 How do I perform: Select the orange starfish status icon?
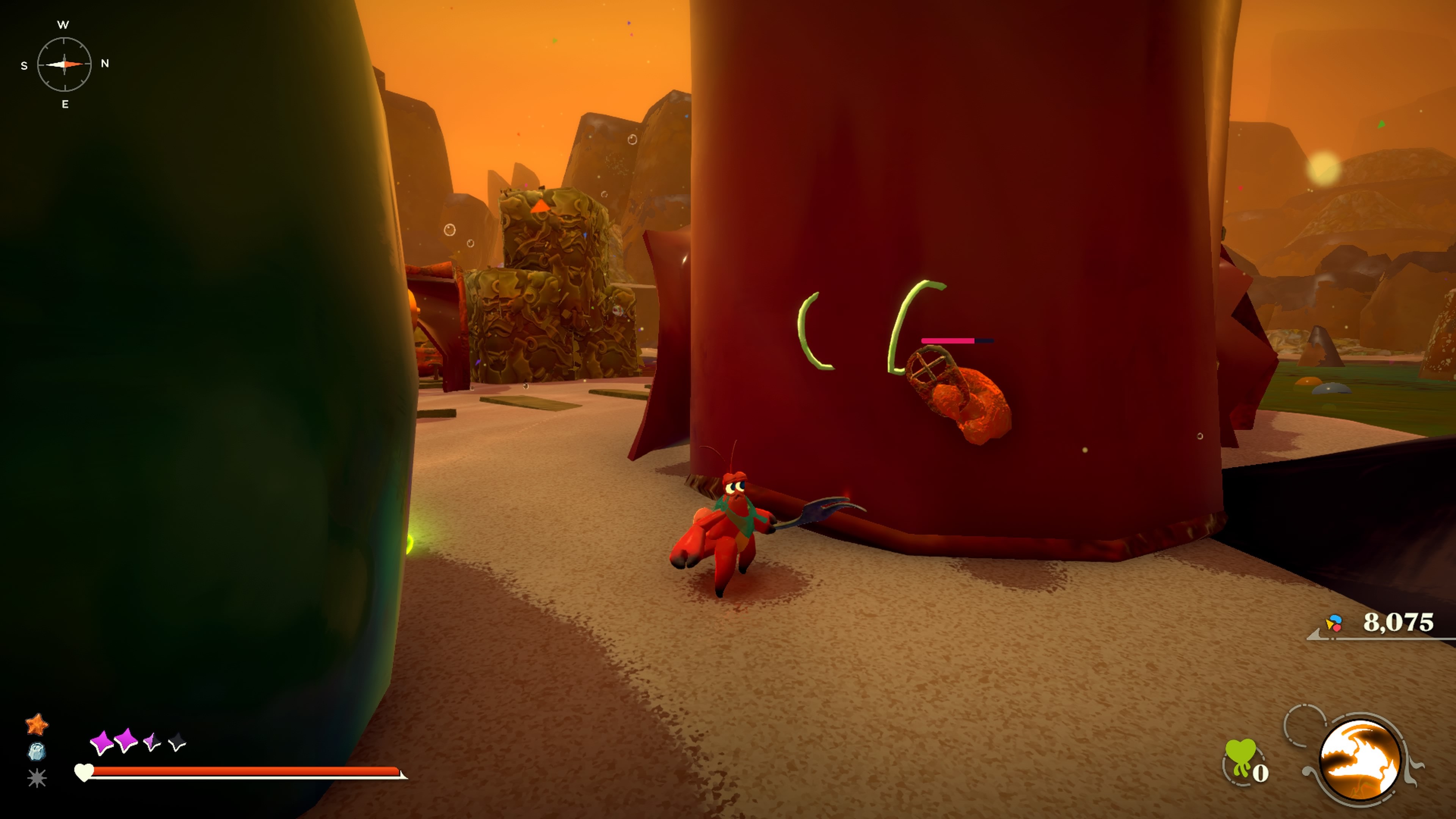click(37, 724)
